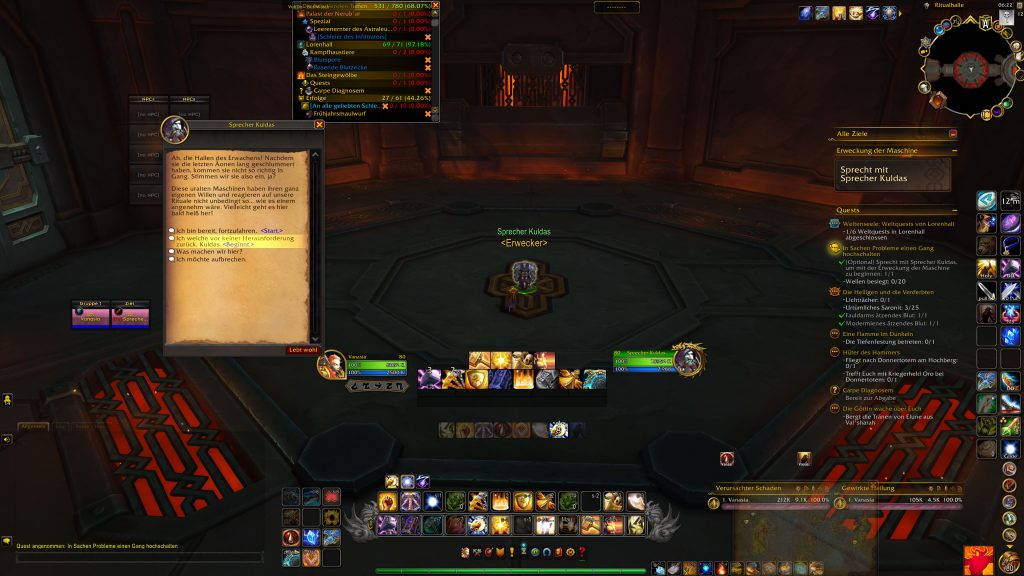Collapse the "Alle Ziele" objectives header
The width and height of the screenshot is (1024, 576).
(x=953, y=133)
